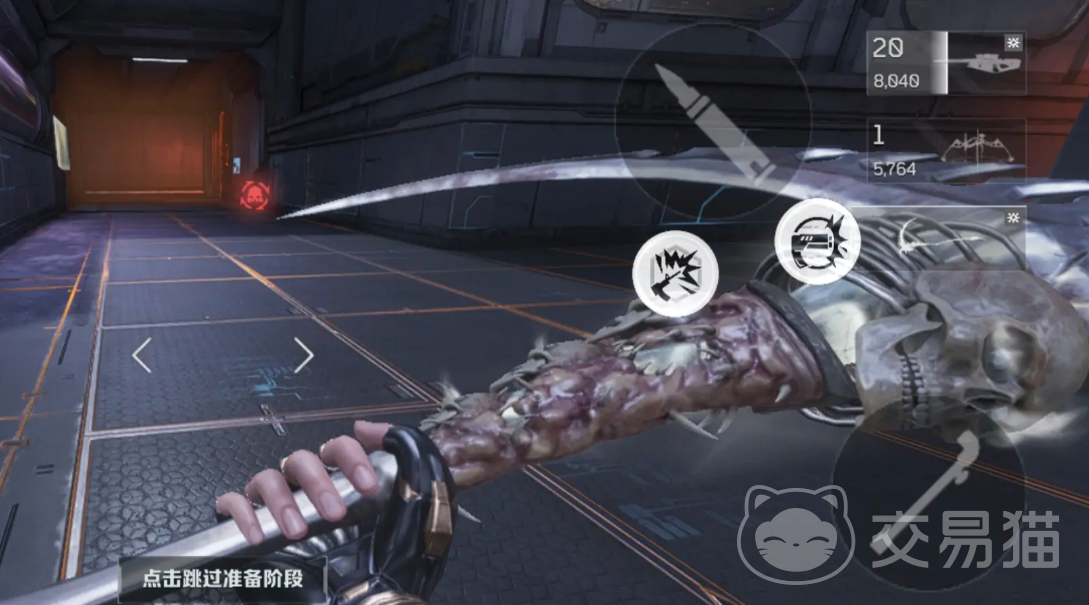Select the scythe melee weapon slot
The width and height of the screenshot is (1089, 605).
click(945, 235)
